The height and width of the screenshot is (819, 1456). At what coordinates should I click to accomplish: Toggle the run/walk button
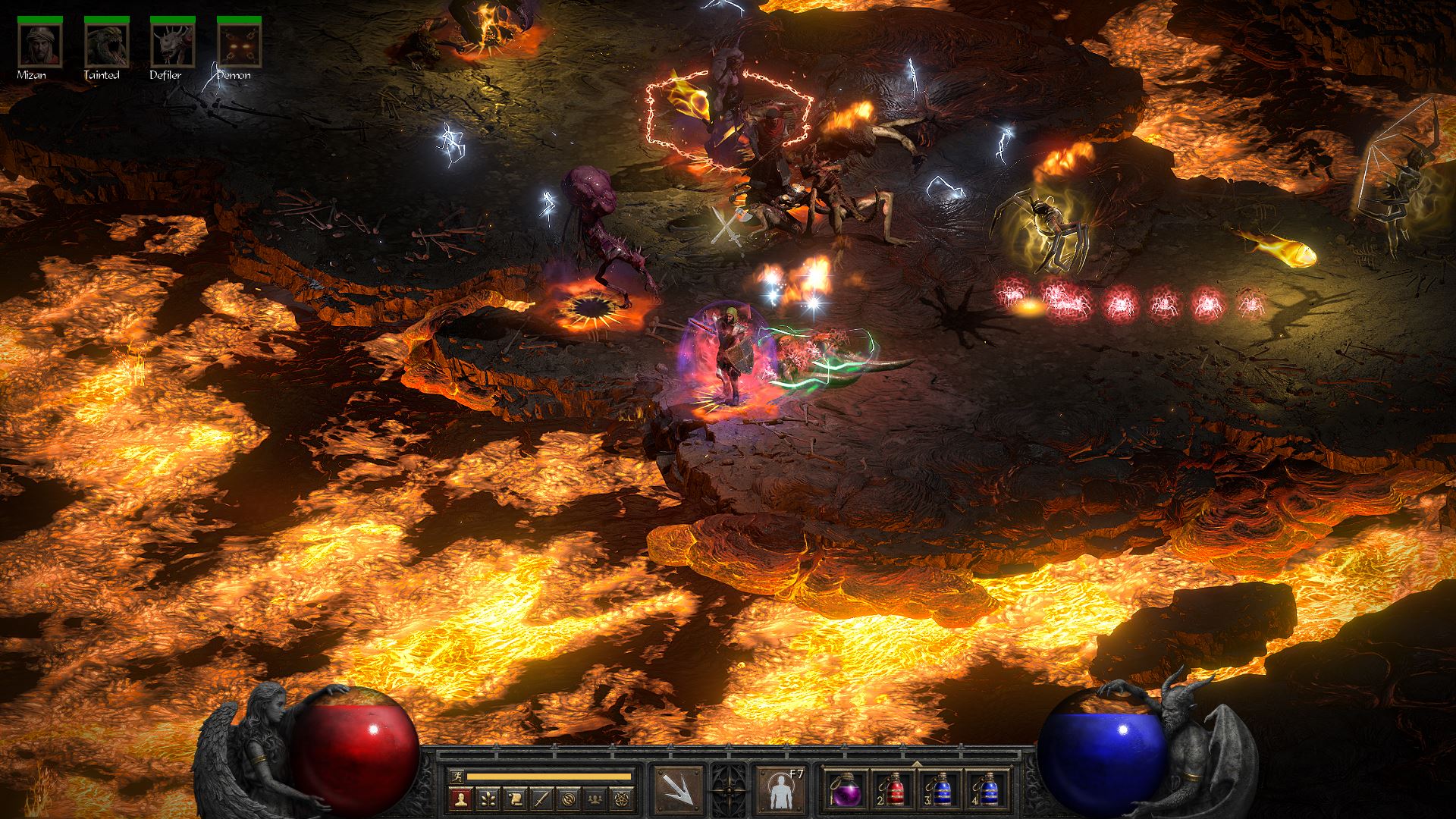(x=456, y=777)
